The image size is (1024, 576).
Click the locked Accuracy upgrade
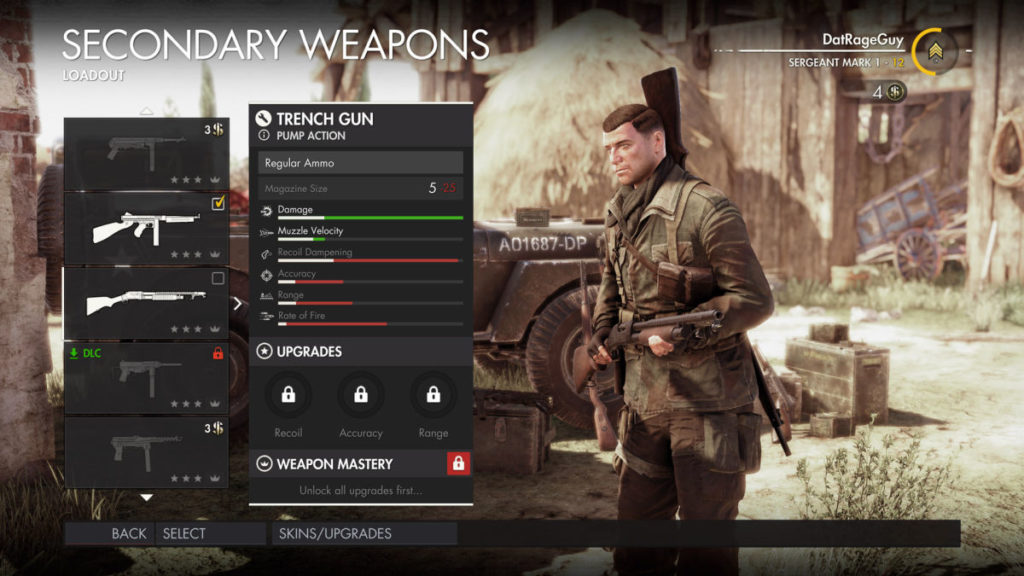click(x=360, y=395)
